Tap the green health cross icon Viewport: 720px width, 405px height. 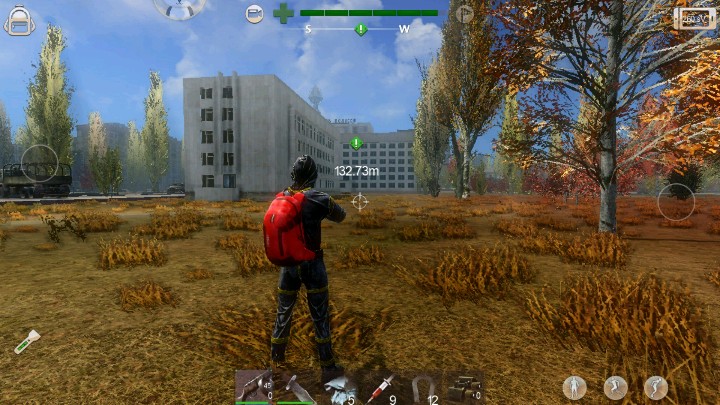pyautogui.click(x=284, y=14)
